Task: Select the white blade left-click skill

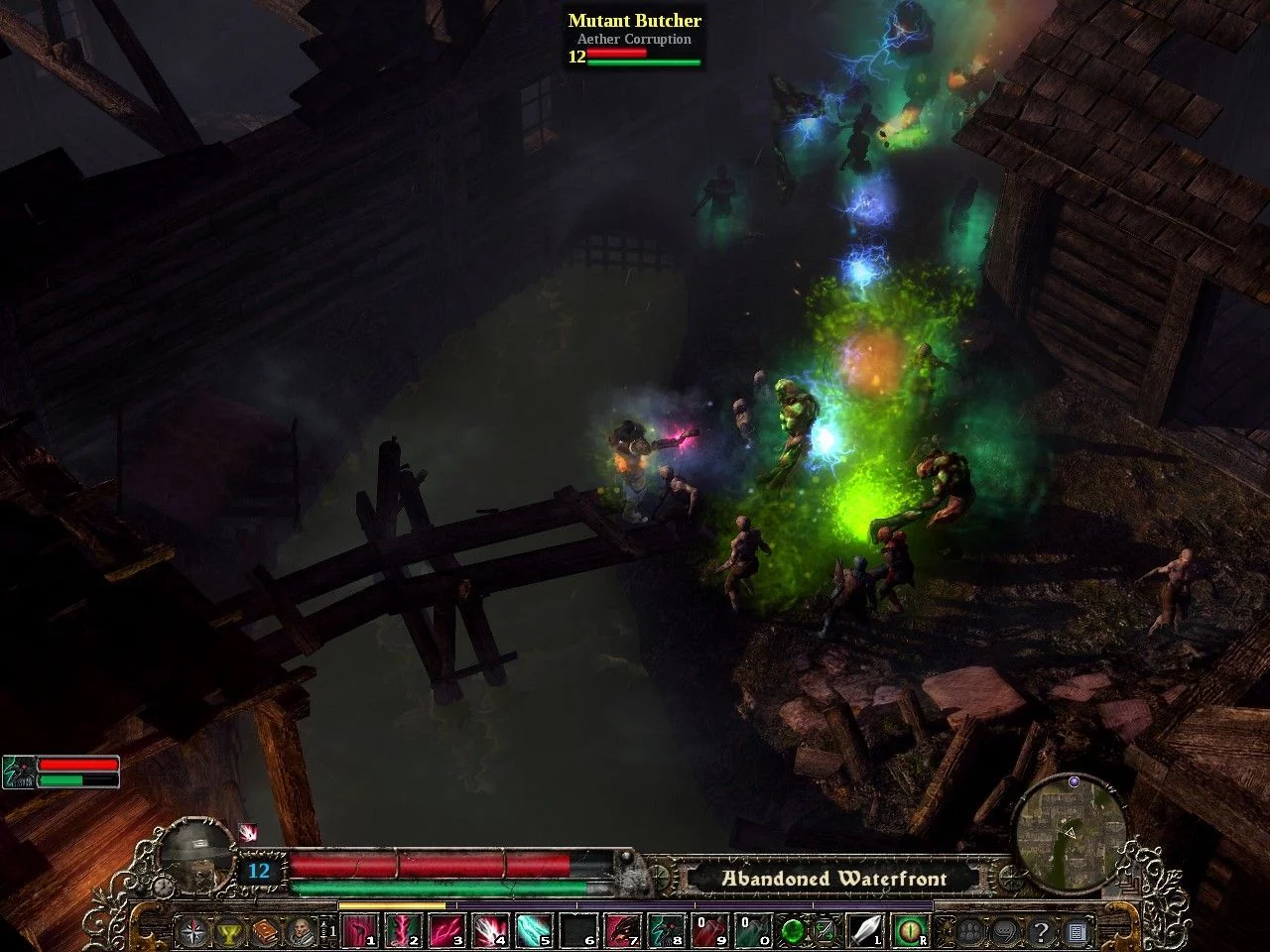Action: [x=865, y=932]
